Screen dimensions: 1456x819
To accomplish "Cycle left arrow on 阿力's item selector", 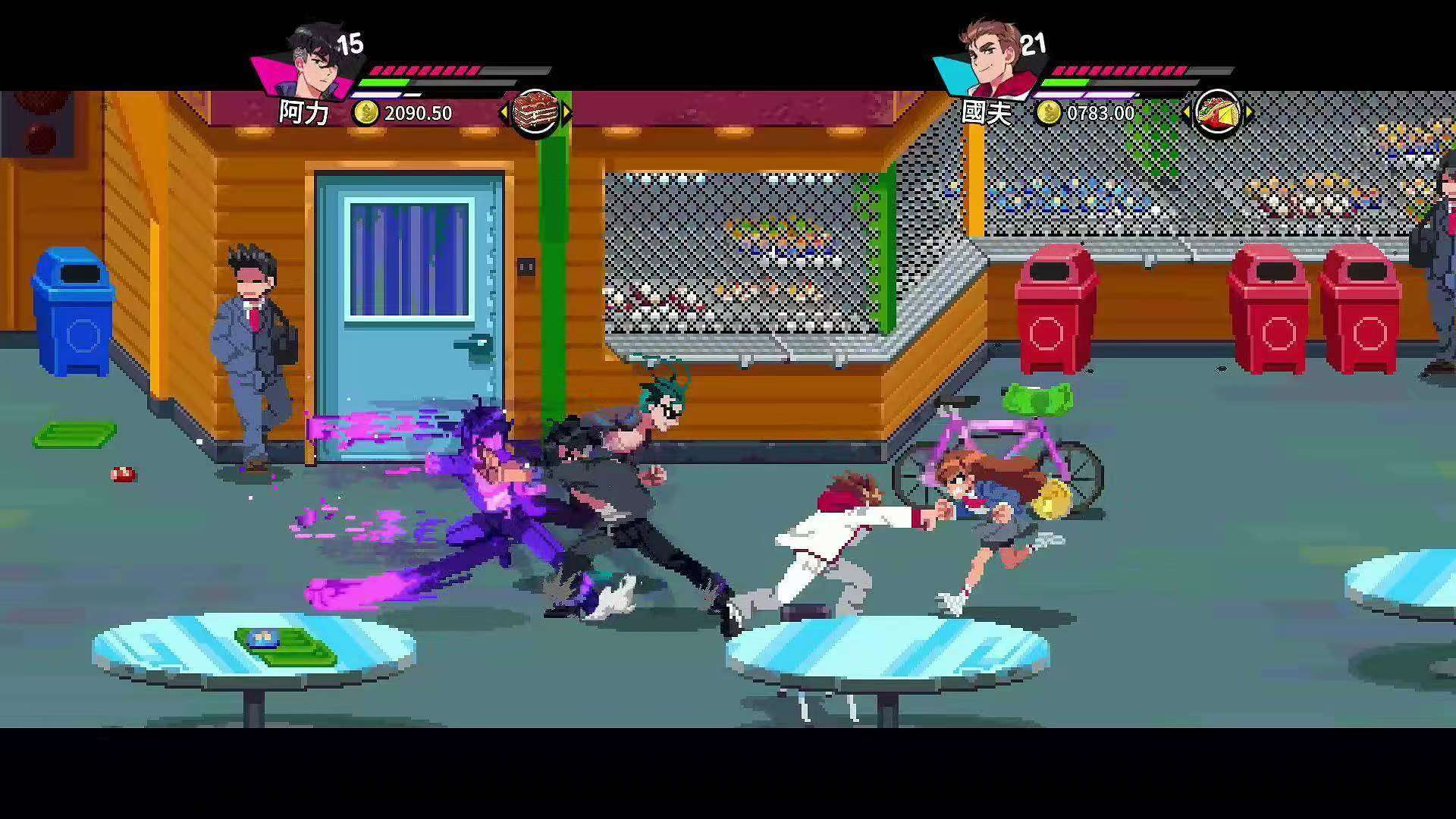I will (x=503, y=112).
